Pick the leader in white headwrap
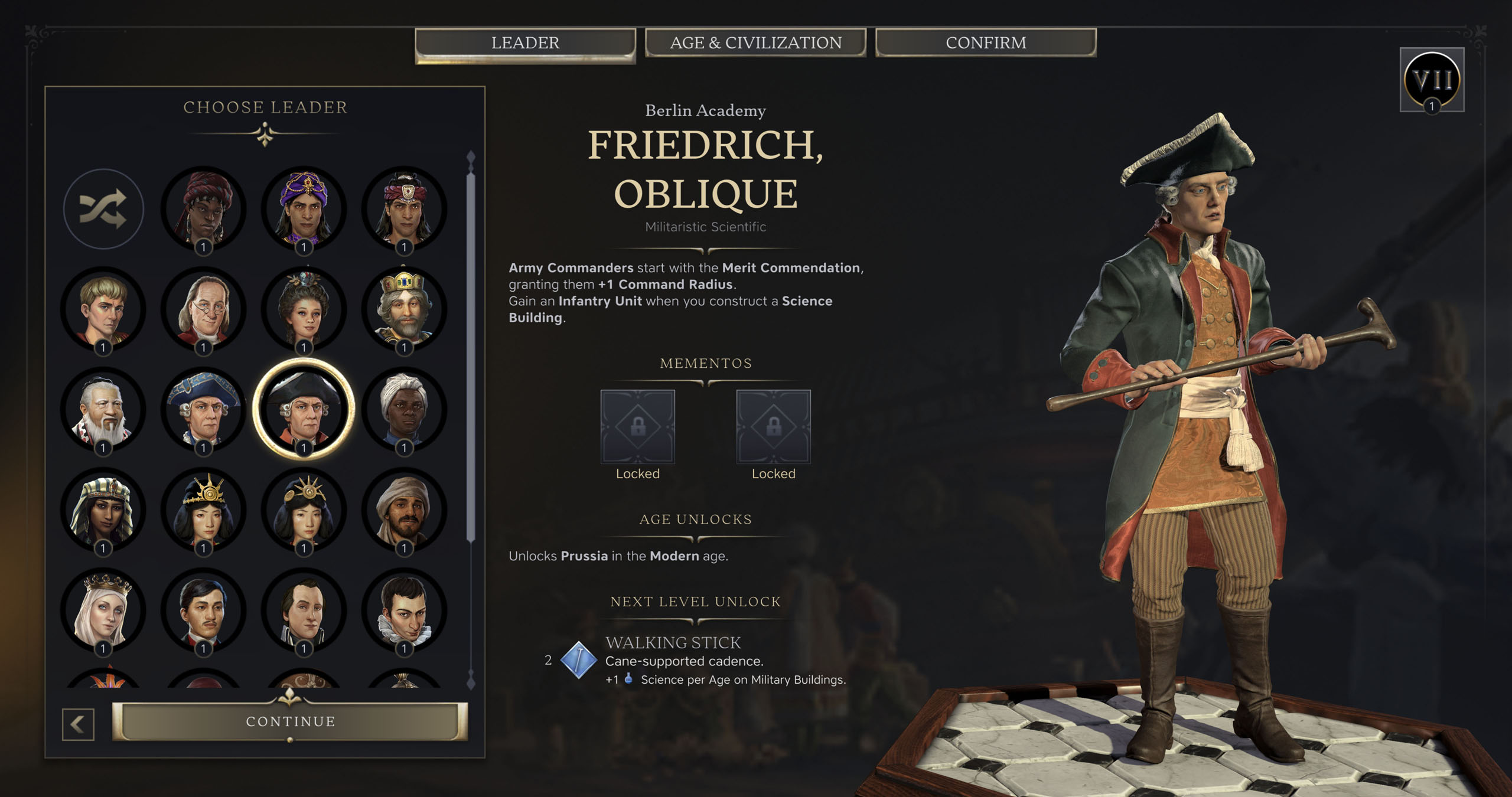 click(x=404, y=410)
